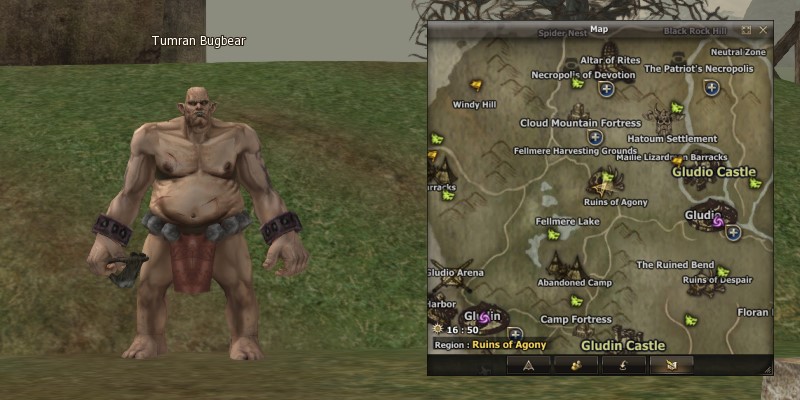The width and height of the screenshot is (800, 400).
Task: Choose the Cloud Mountain Fortress shield marker
Action: 595,137
